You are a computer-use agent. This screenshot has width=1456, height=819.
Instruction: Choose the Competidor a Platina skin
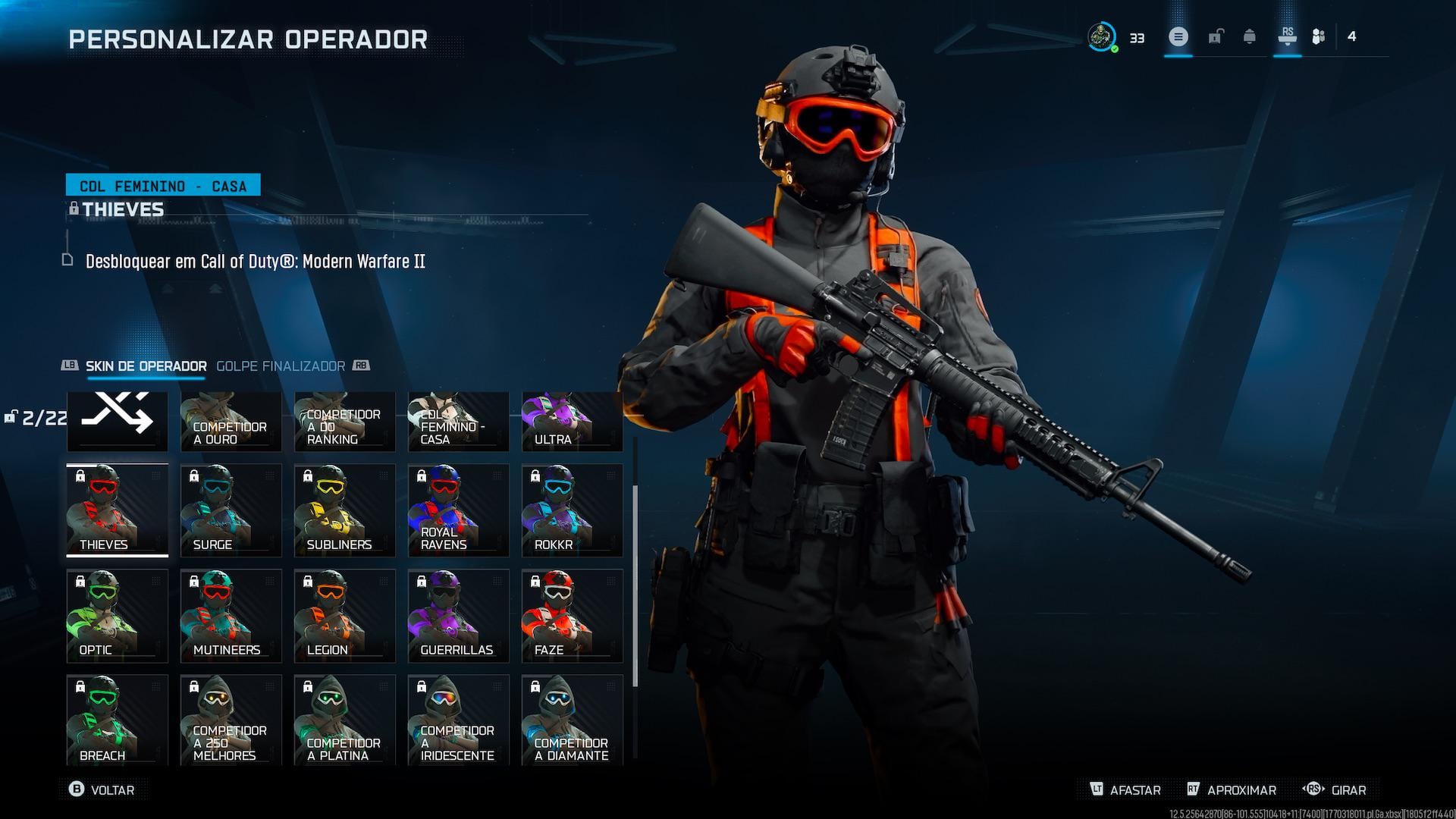(345, 719)
